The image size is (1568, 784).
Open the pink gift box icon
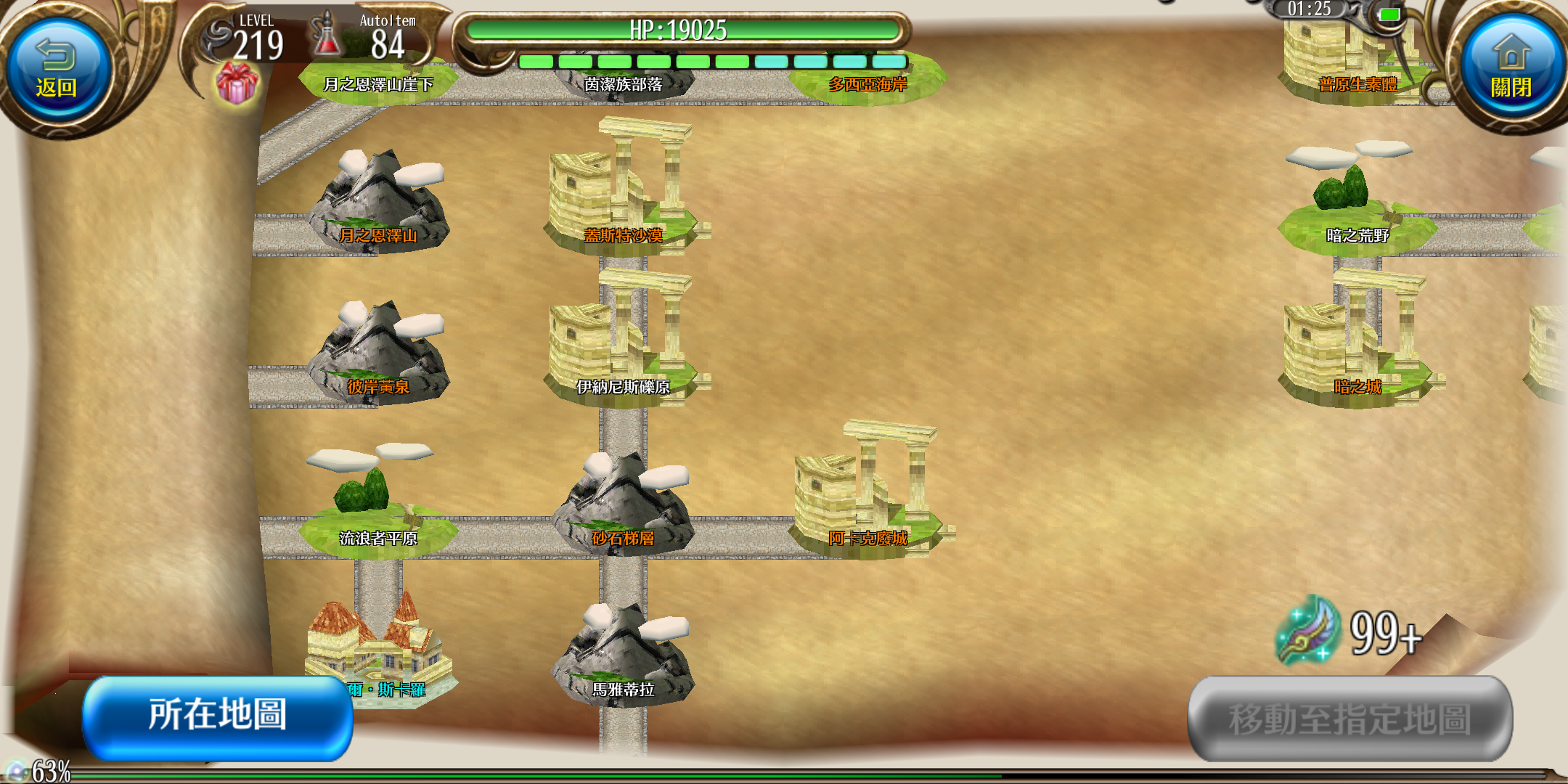237,83
